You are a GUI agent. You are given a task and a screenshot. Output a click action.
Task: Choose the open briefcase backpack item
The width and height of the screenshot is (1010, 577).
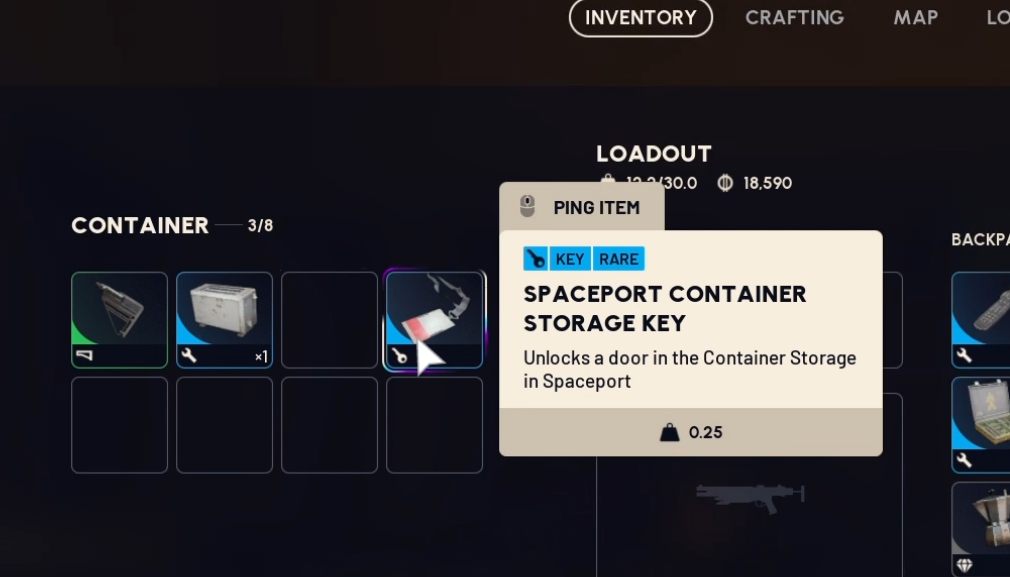pos(982,423)
